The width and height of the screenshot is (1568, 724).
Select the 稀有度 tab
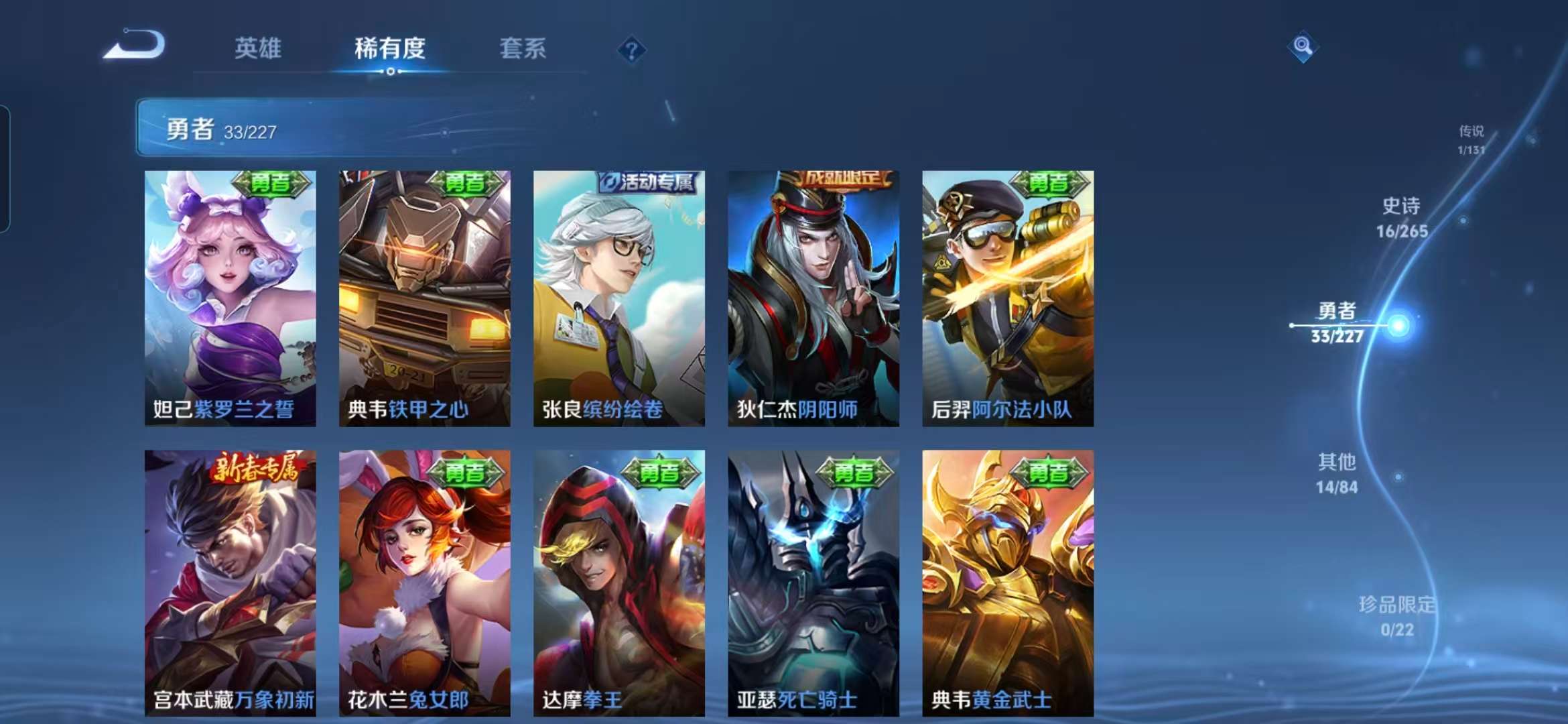(391, 49)
